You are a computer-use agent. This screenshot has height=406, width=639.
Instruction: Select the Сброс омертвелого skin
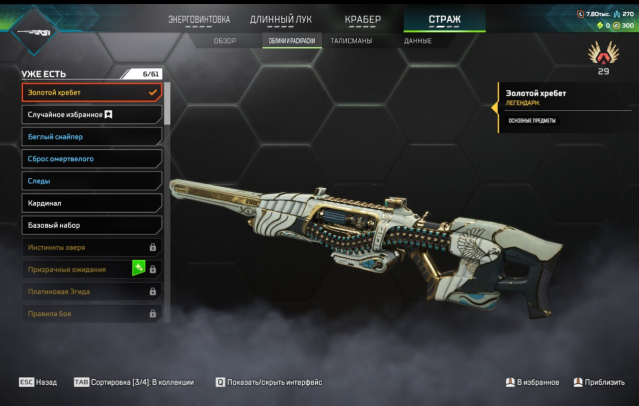pyautogui.click(x=91, y=159)
